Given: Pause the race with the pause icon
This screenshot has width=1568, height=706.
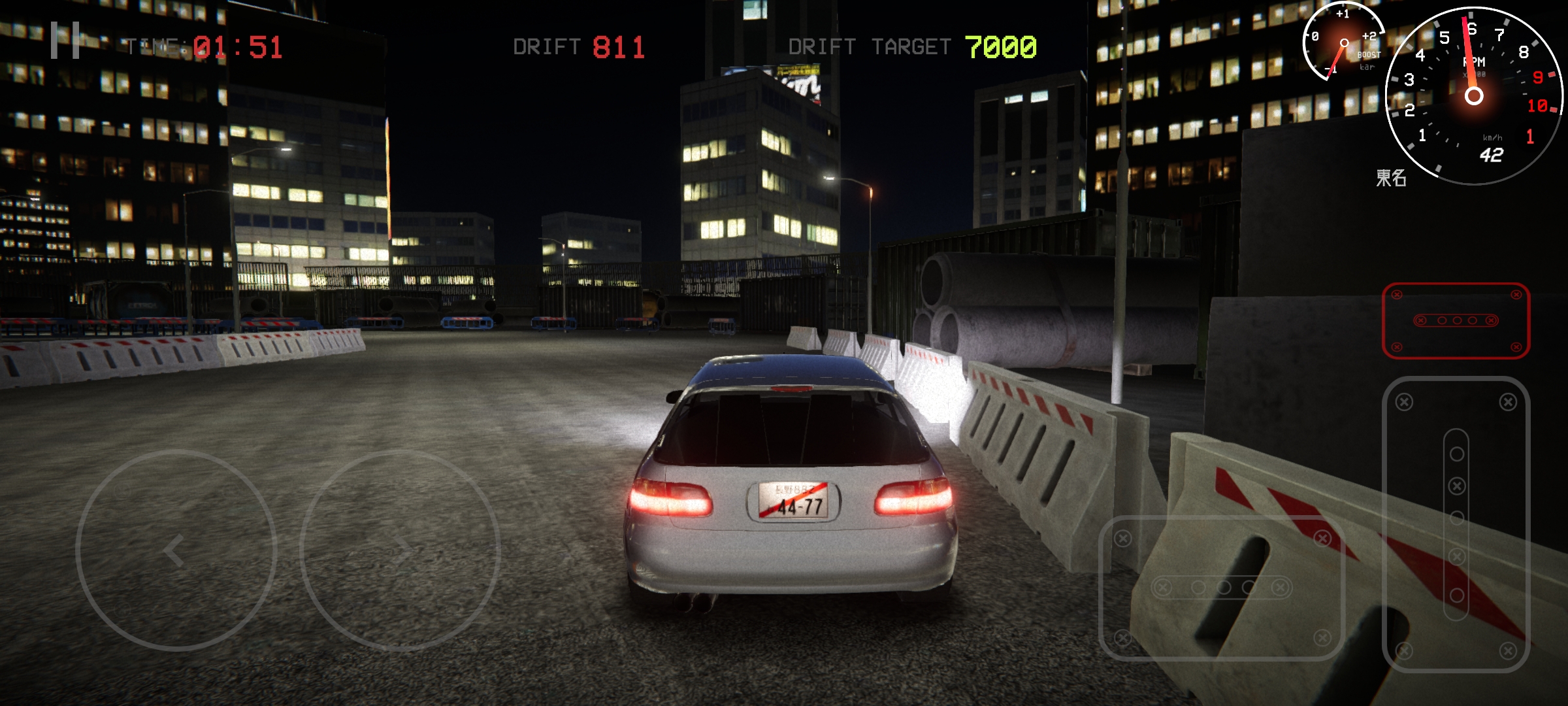Looking at the screenshot, I should coord(65,41).
